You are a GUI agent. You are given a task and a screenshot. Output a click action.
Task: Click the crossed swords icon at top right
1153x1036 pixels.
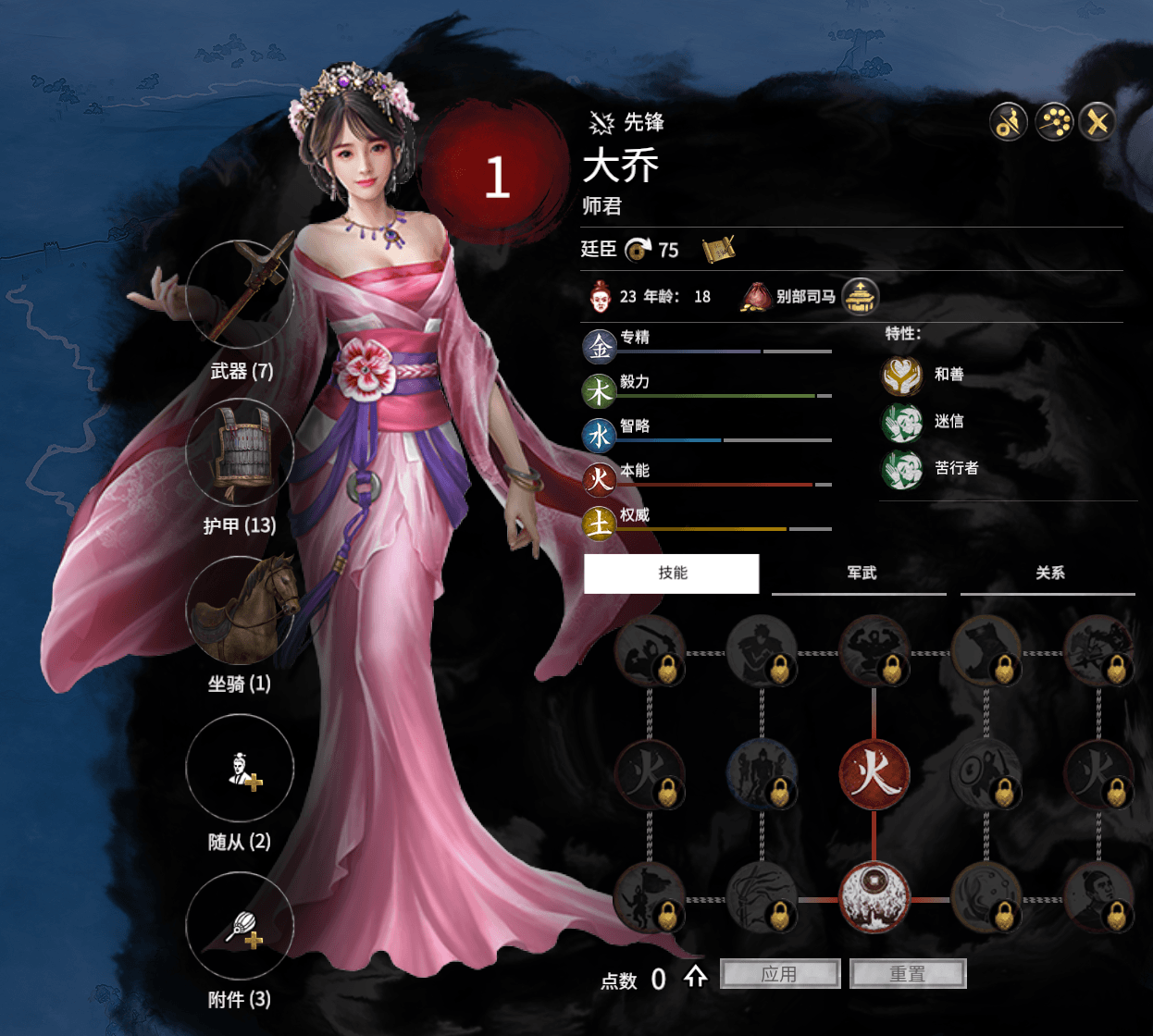pos(1098,121)
